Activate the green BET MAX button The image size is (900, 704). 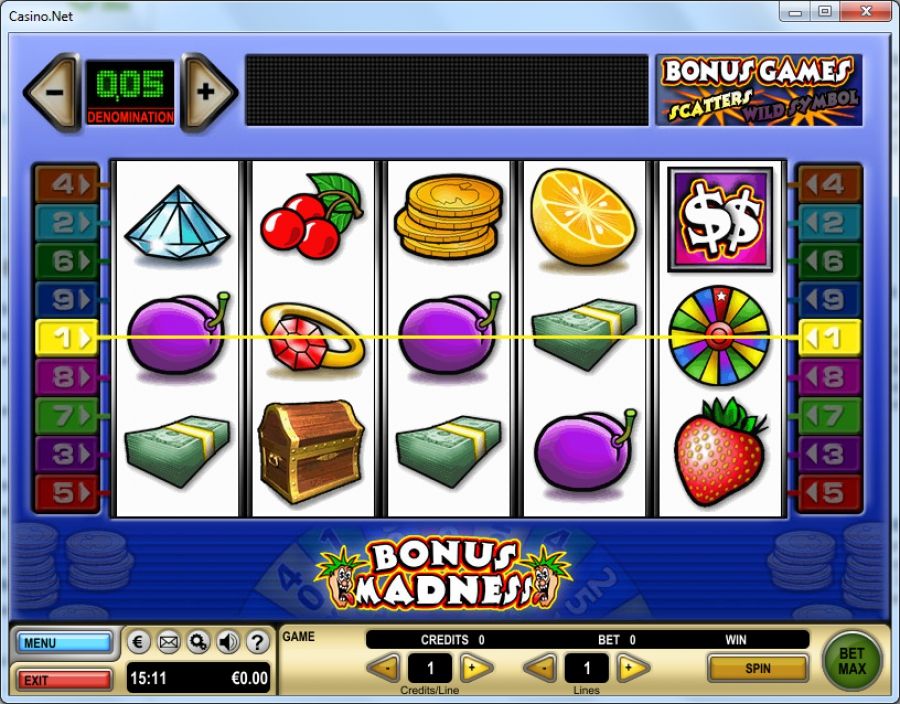(x=852, y=661)
